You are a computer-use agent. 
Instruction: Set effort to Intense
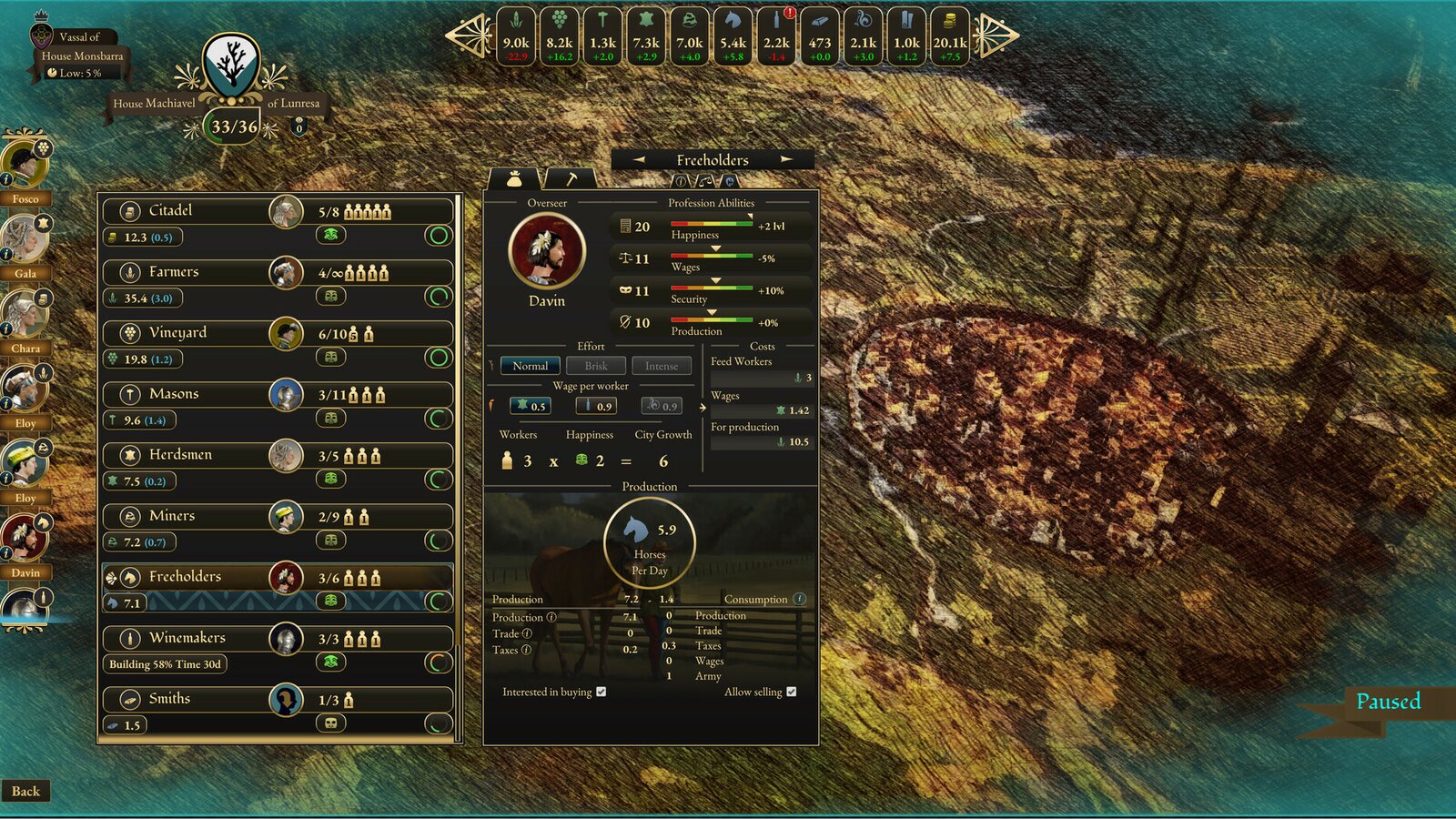coord(662,366)
